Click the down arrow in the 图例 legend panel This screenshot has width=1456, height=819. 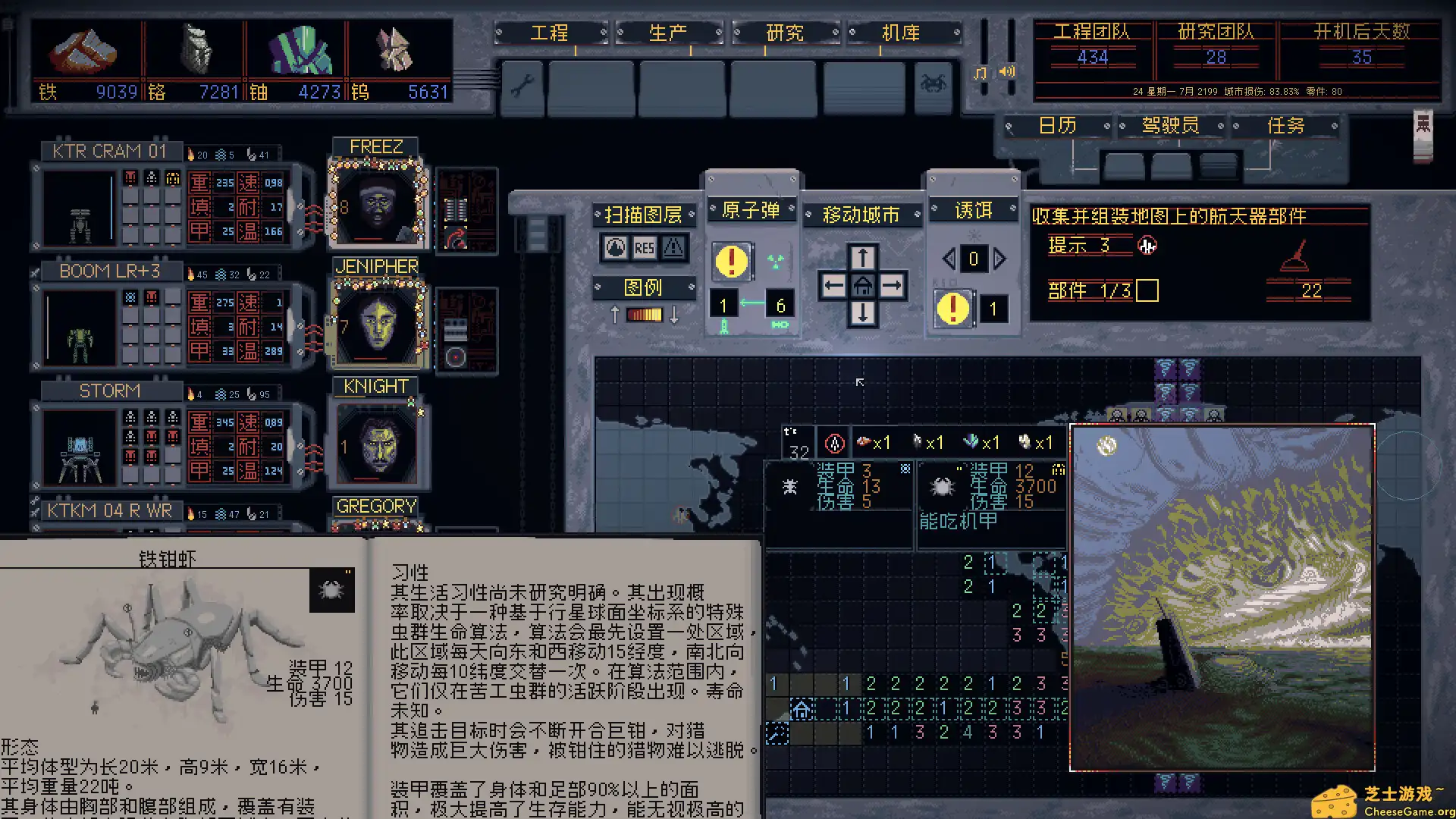click(x=672, y=315)
